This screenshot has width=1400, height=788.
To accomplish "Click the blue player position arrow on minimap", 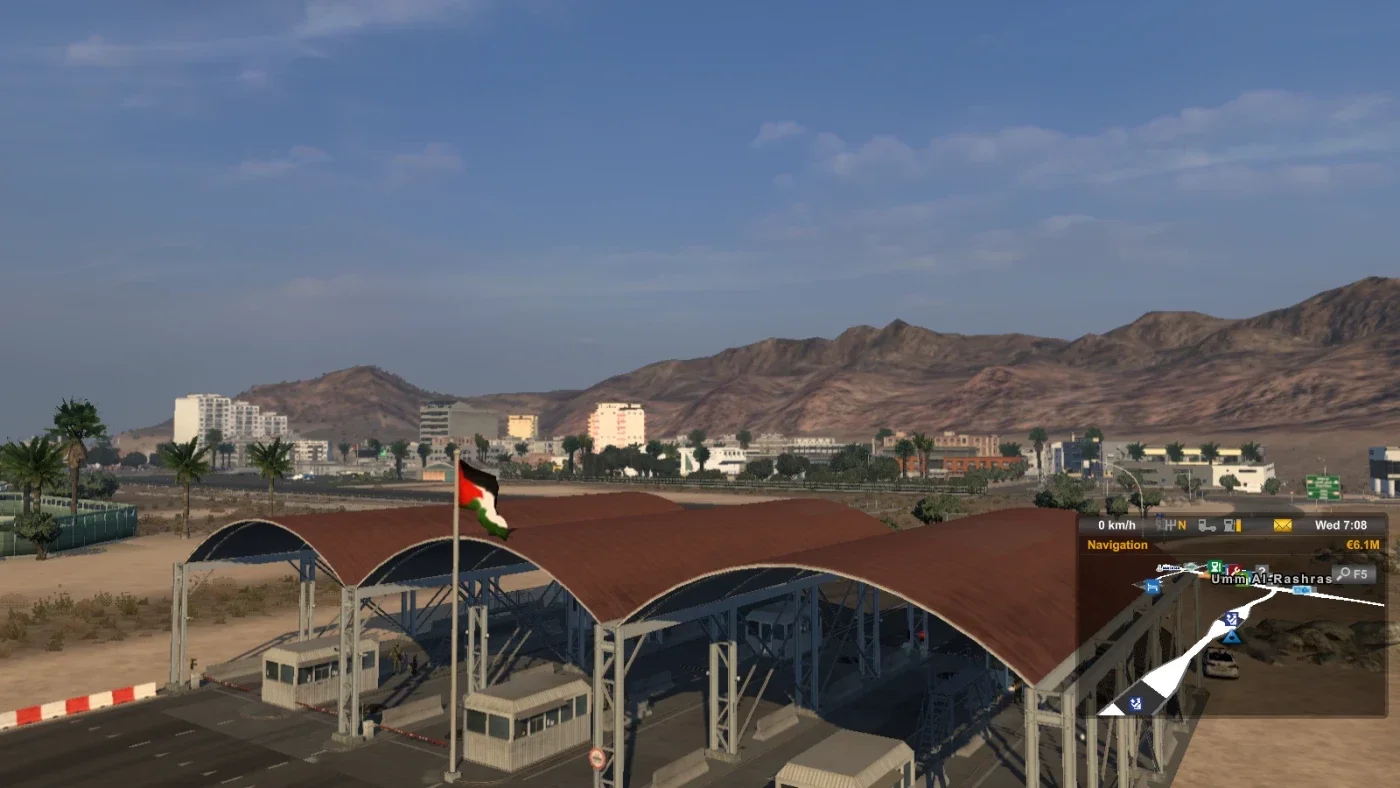I will click(x=1232, y=638).
